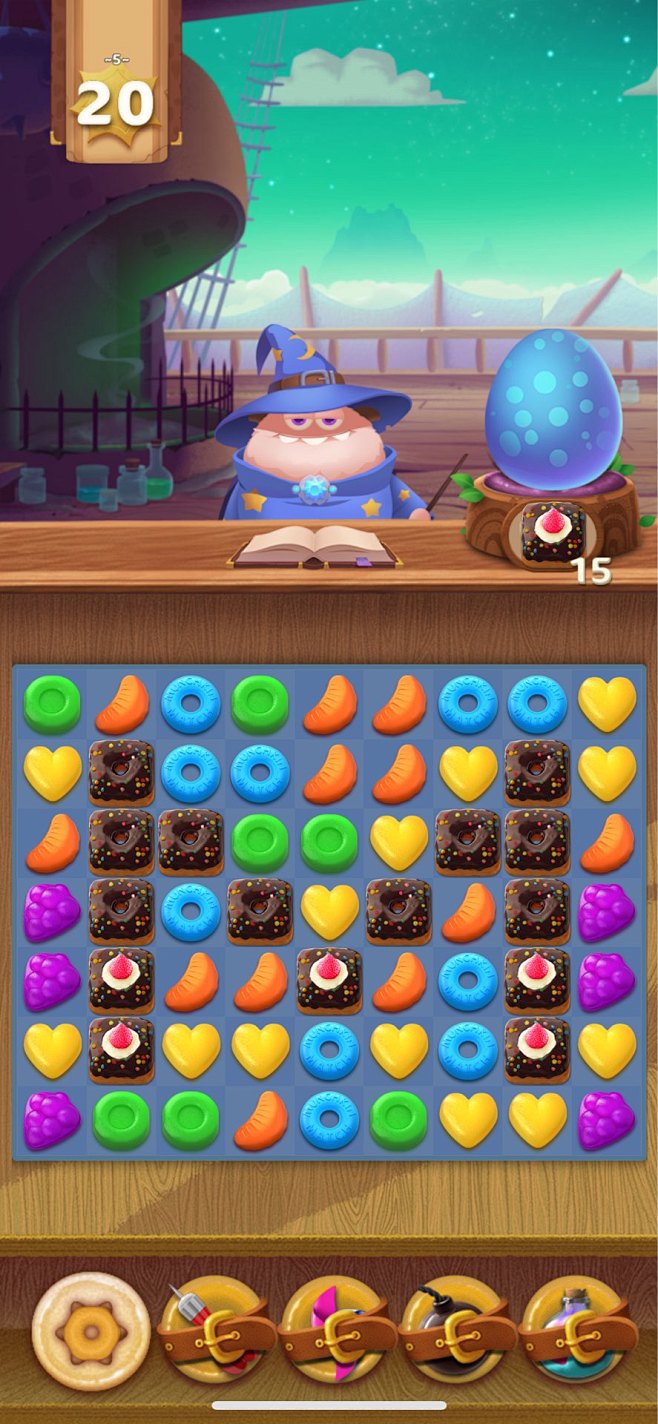Select the locked rocket booster
This screenshot has height=1424, width=658.
click(x=217, y=1332)
